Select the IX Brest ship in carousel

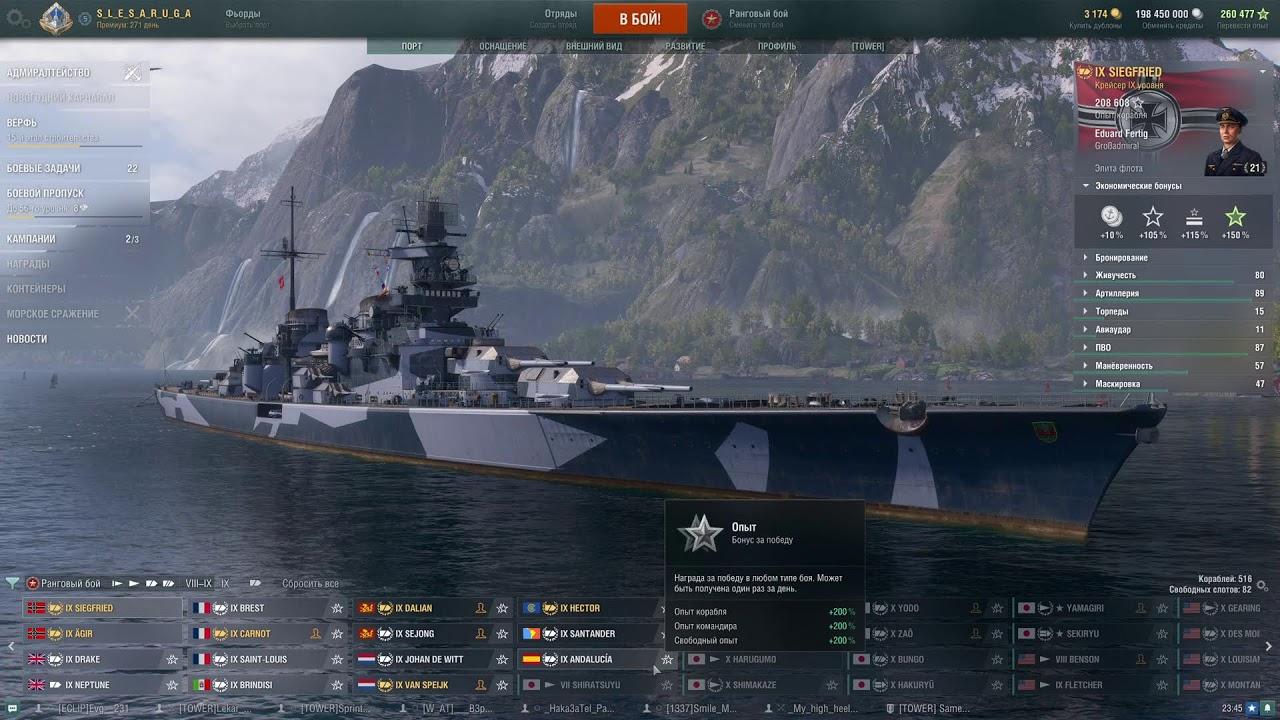247,608
